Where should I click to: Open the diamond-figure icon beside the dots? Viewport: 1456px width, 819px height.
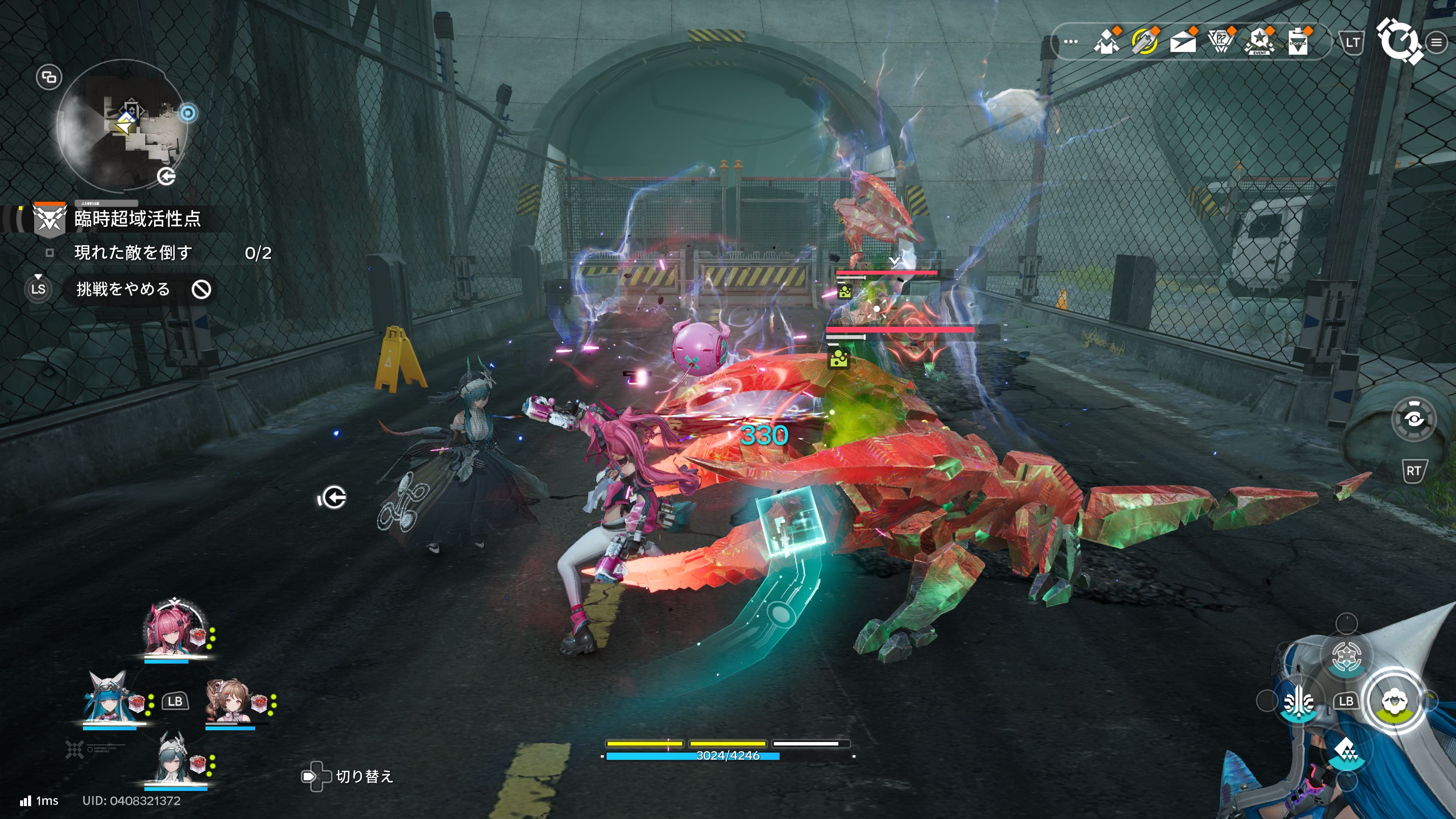[x=1106, y=42]
